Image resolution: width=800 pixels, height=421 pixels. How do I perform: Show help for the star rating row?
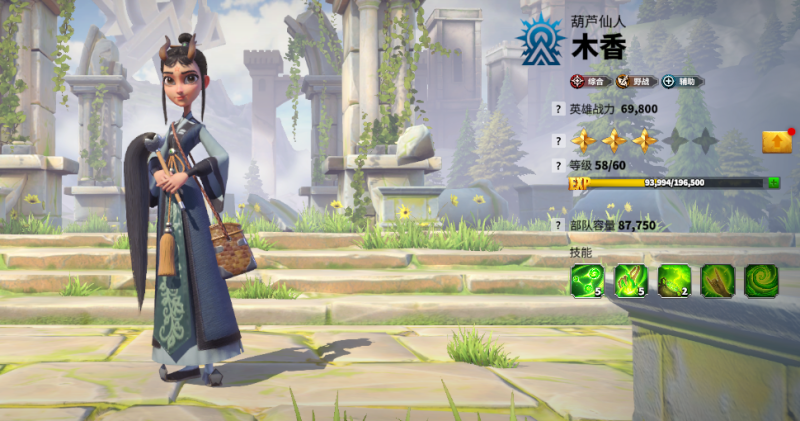point(558,141)
